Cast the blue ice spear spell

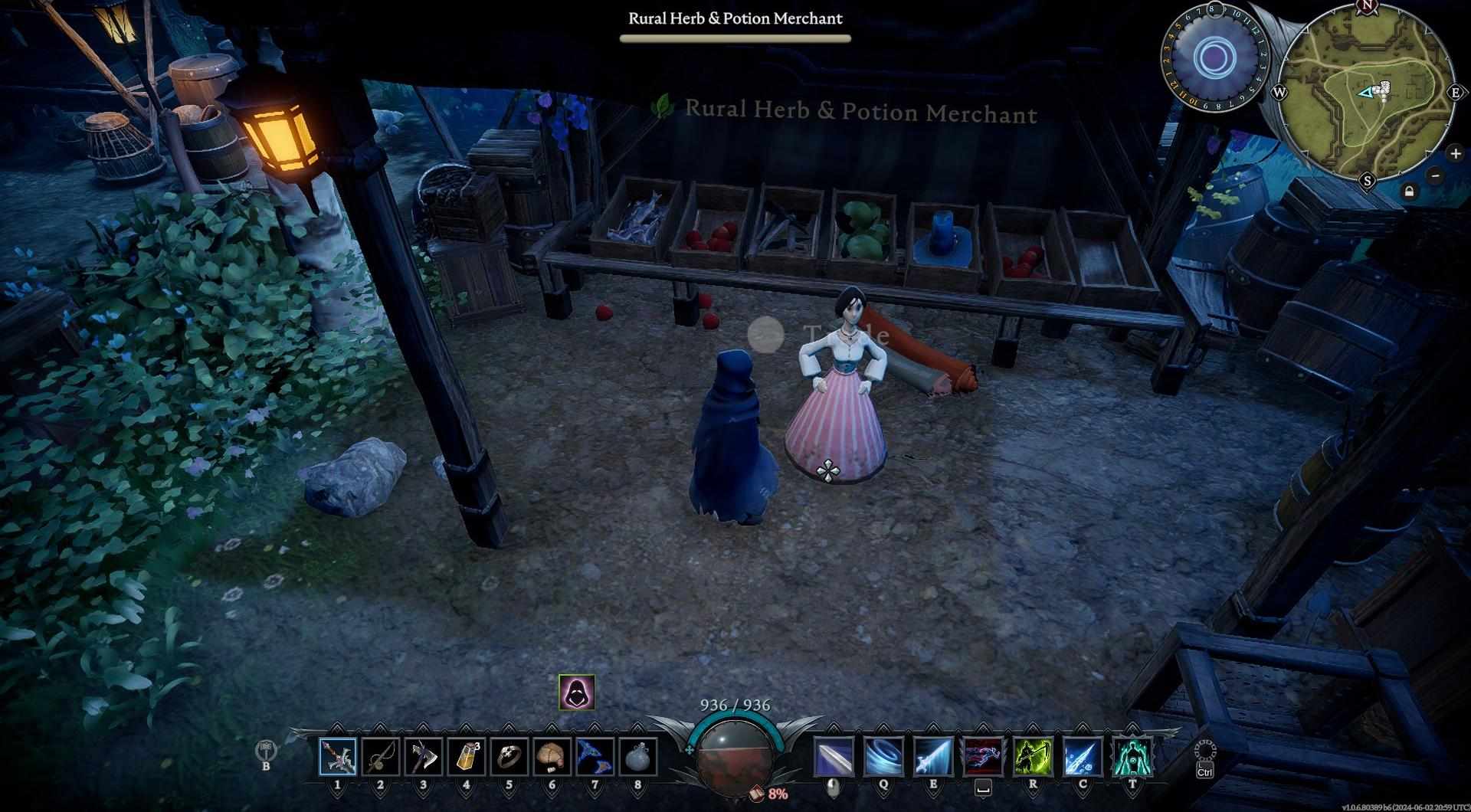pos(1083,758)
